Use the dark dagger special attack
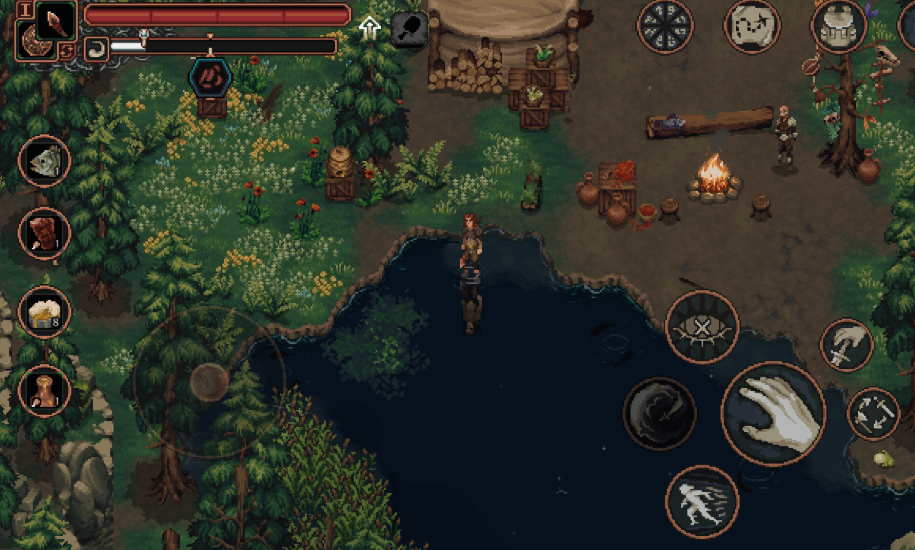 (659, 413)
